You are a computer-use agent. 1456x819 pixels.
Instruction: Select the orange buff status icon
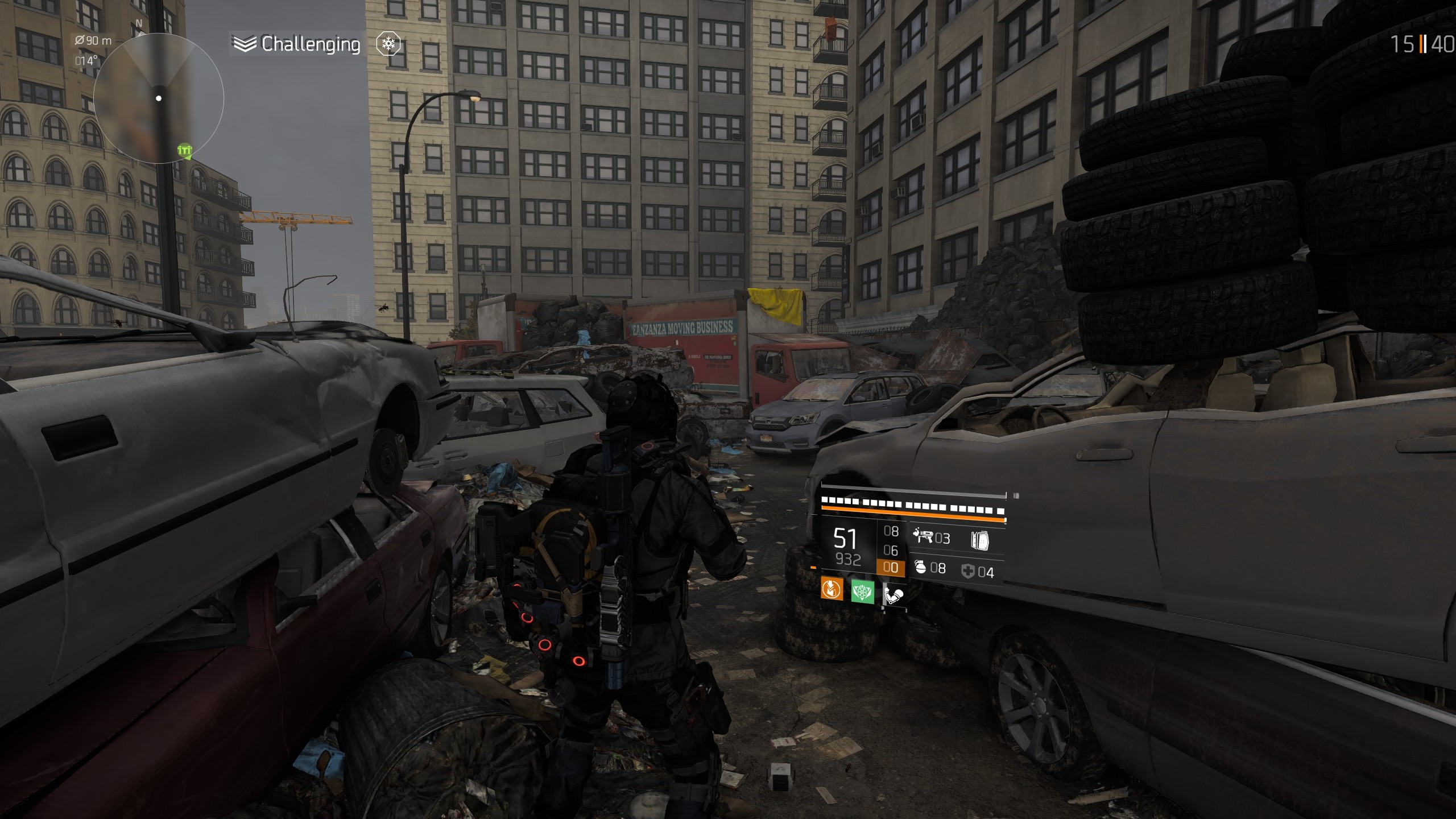click(x=832, y=589)
